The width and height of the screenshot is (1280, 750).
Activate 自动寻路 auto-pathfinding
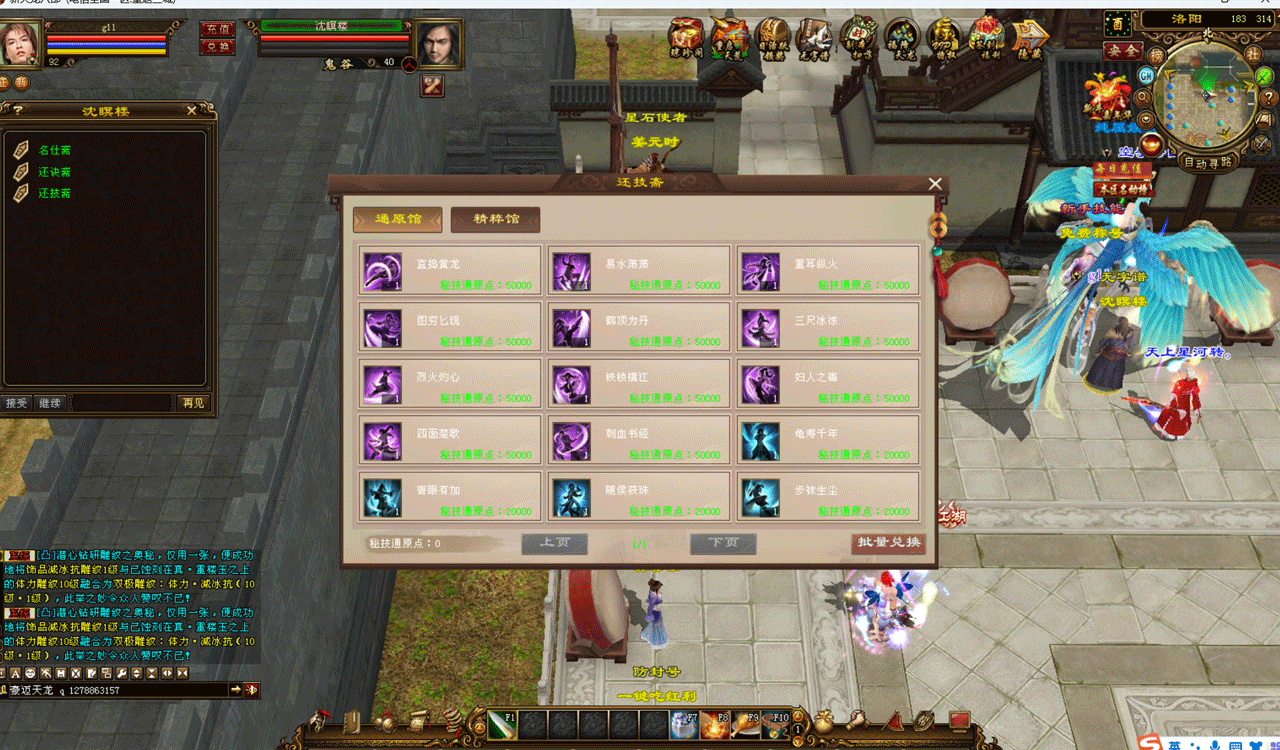pyautogui.click(x=1208, y=162)
